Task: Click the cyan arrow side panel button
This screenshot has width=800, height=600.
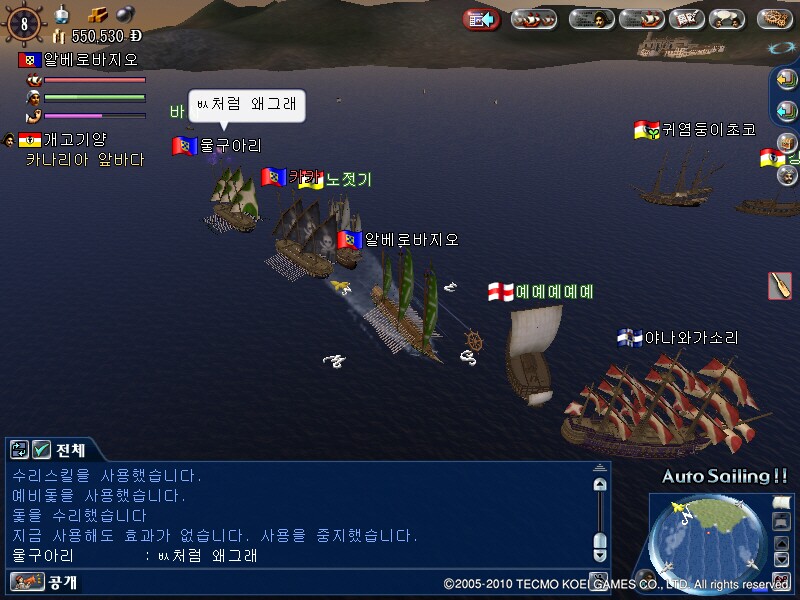Action: (786, 111)
